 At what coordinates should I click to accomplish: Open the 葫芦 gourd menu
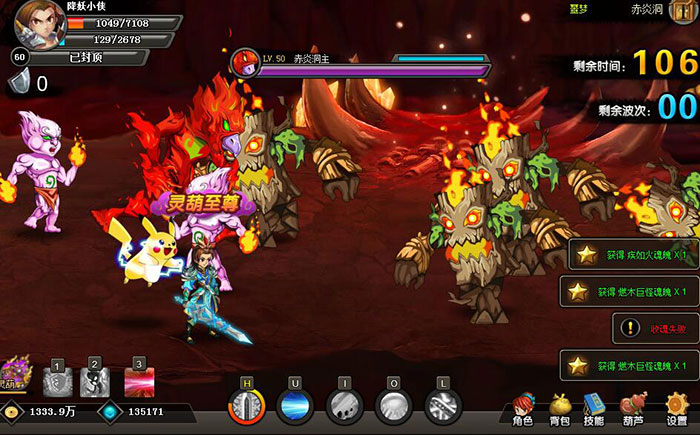pyautogui.click(x=634, y=408)
